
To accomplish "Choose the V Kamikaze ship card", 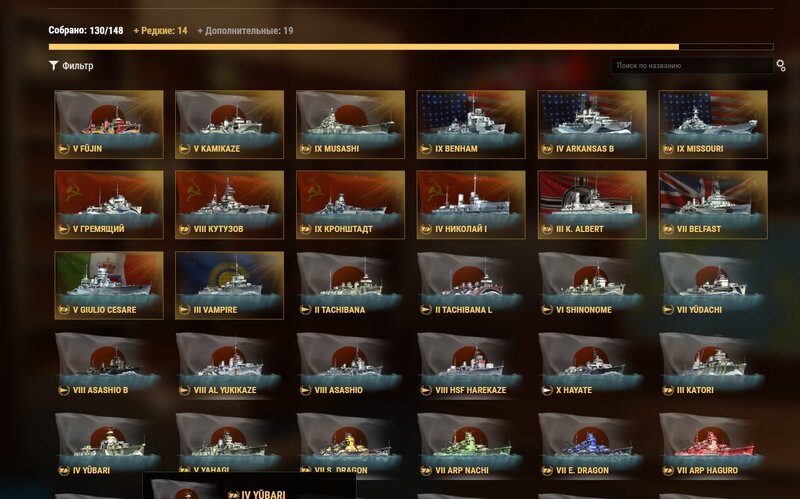I will coord(229,124).
